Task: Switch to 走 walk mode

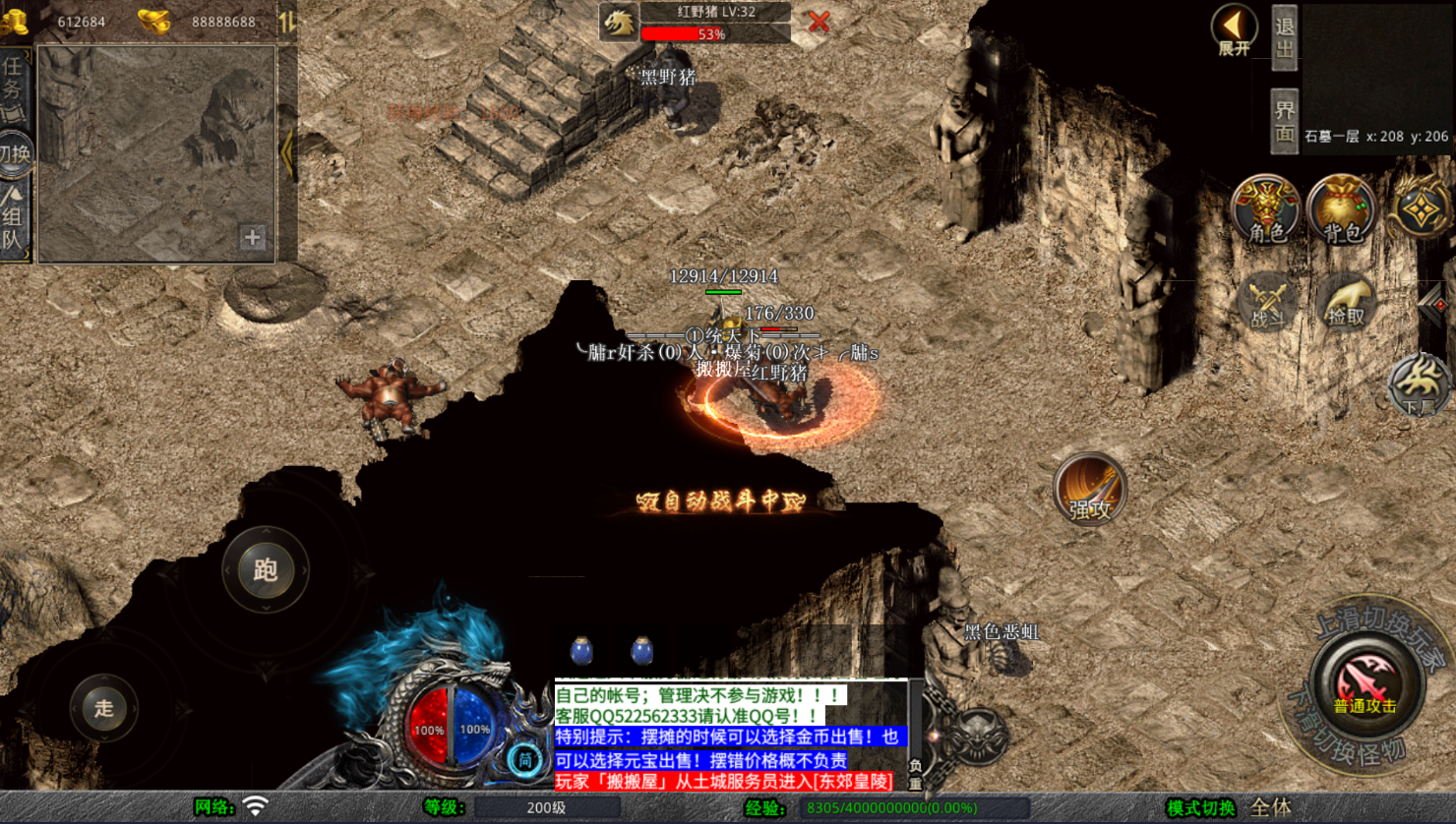Action: pos(103,708)
